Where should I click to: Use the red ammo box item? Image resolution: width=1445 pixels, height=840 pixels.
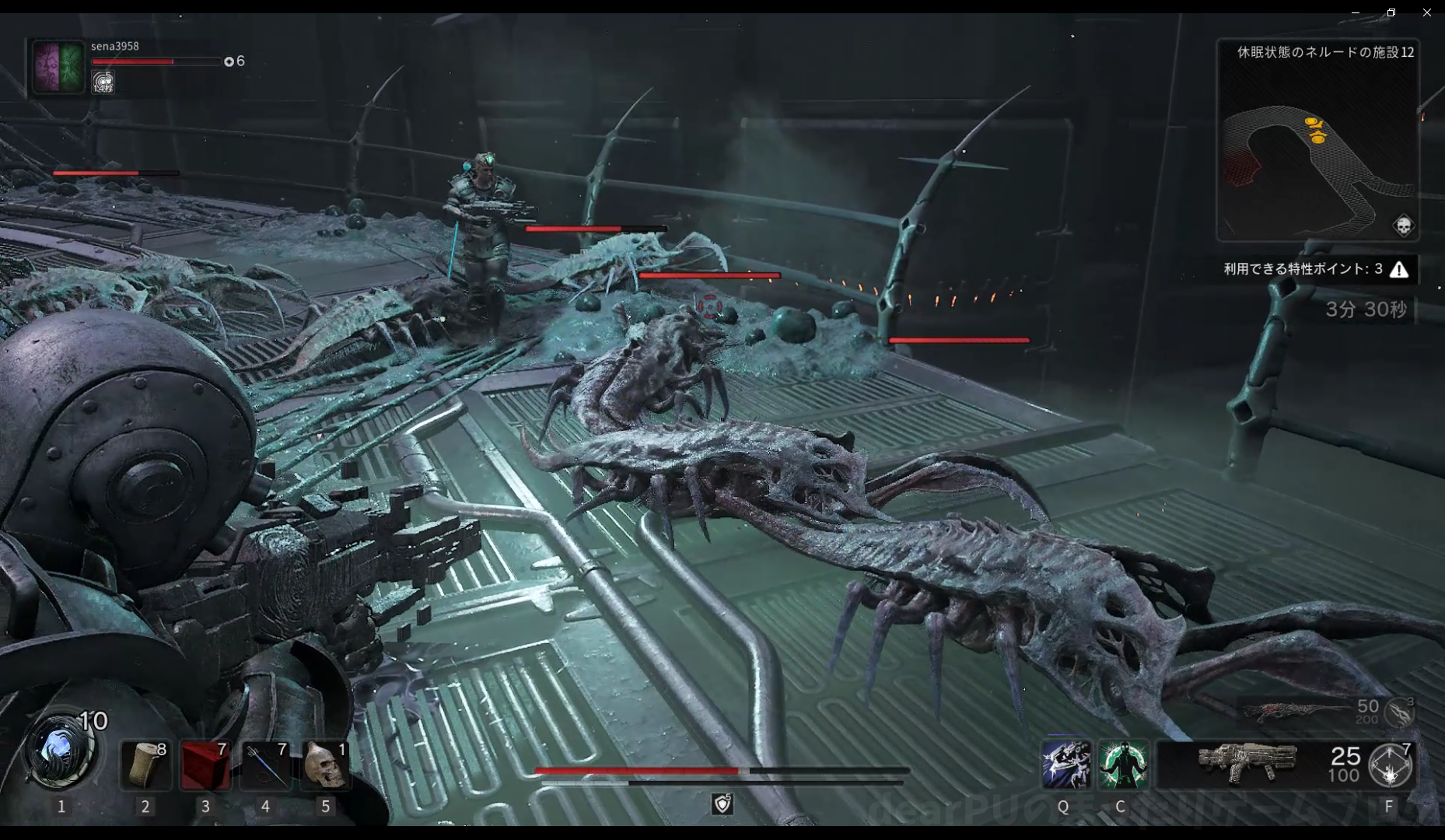tap(205, 765)
